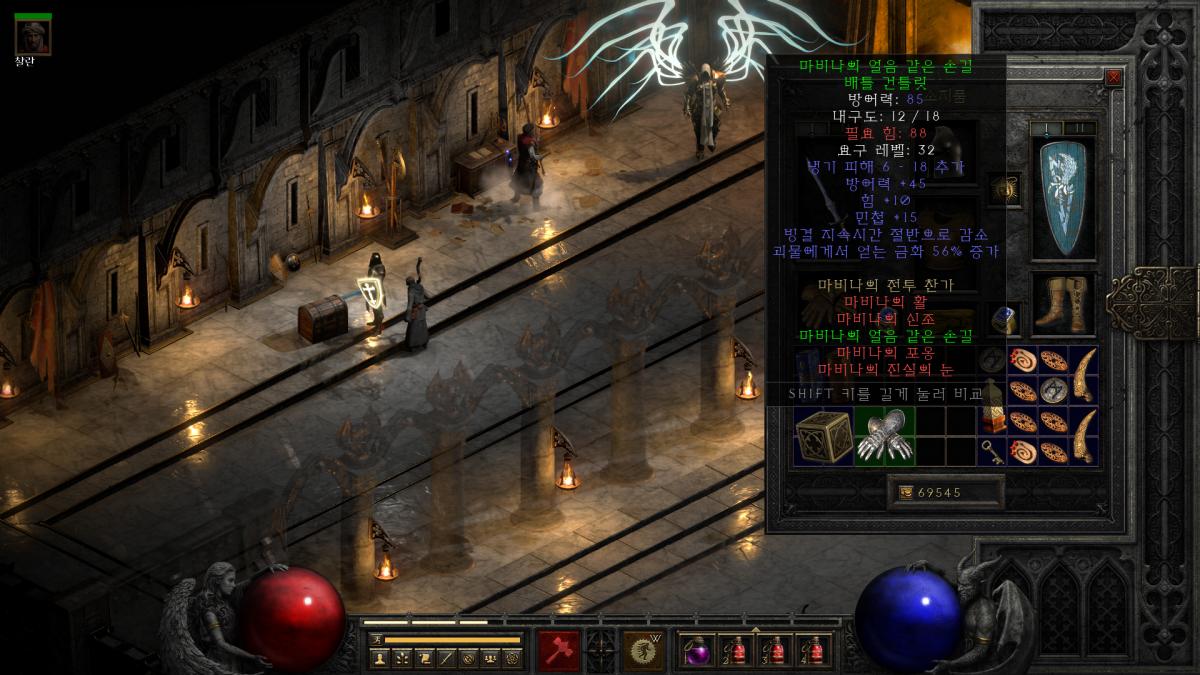Screen dimensions: 1200x675
Task: Use the red healing potion numbered 2
Action: click(x=736, y=651)
